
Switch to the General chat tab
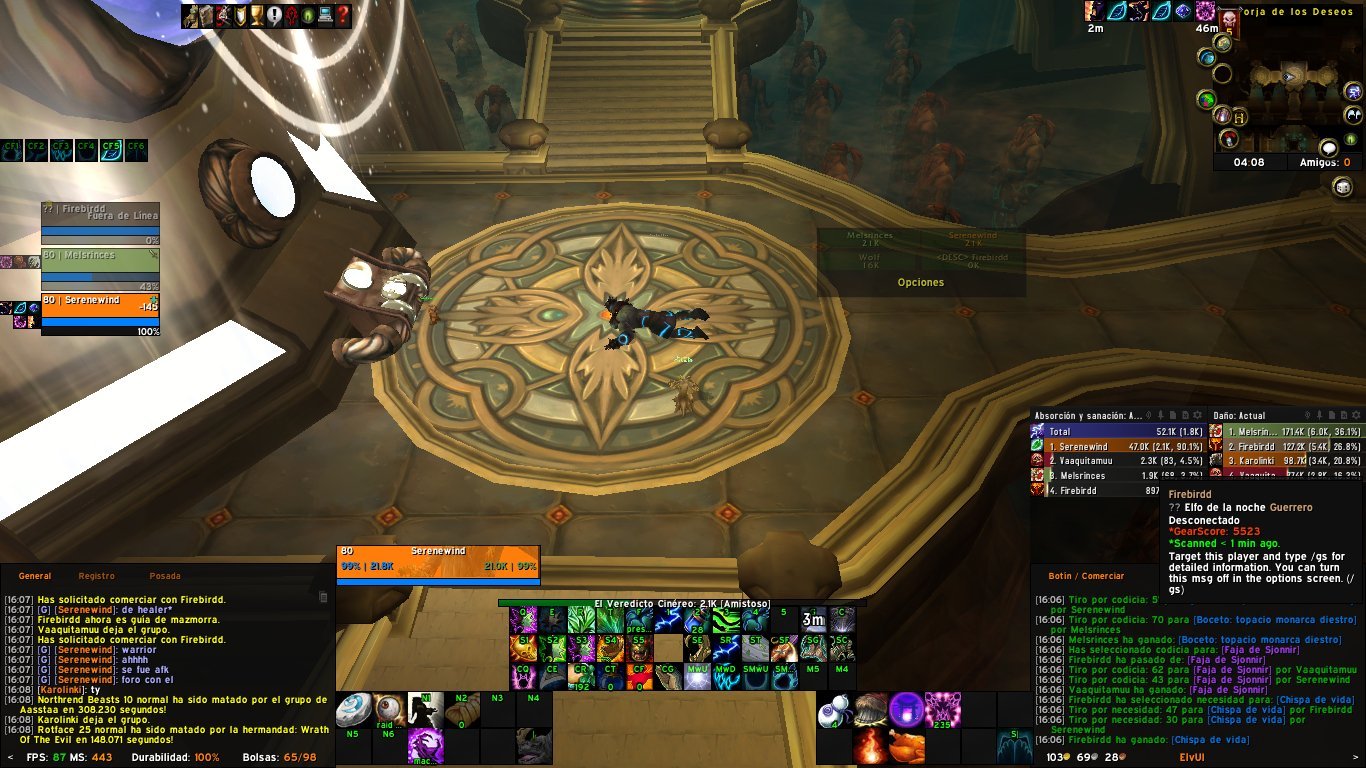pos(35,576)
